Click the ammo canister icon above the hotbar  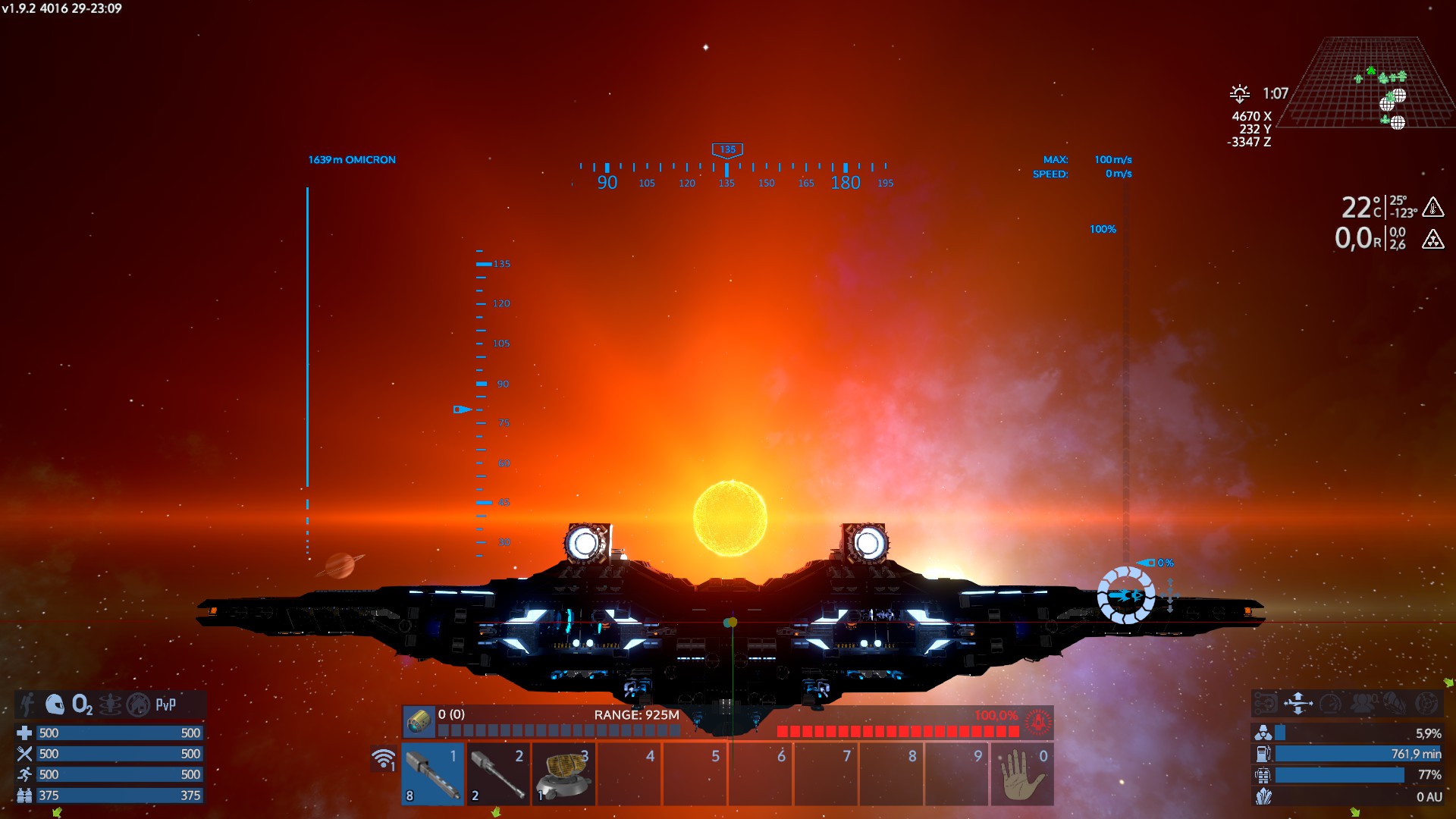click(419, 721)
